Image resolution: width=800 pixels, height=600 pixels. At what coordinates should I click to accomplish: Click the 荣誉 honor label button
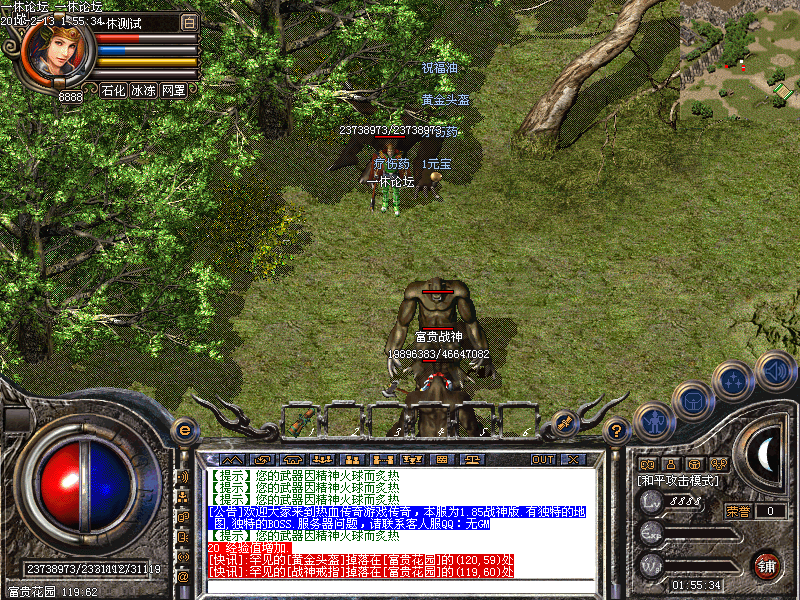(x=738, y=511)
